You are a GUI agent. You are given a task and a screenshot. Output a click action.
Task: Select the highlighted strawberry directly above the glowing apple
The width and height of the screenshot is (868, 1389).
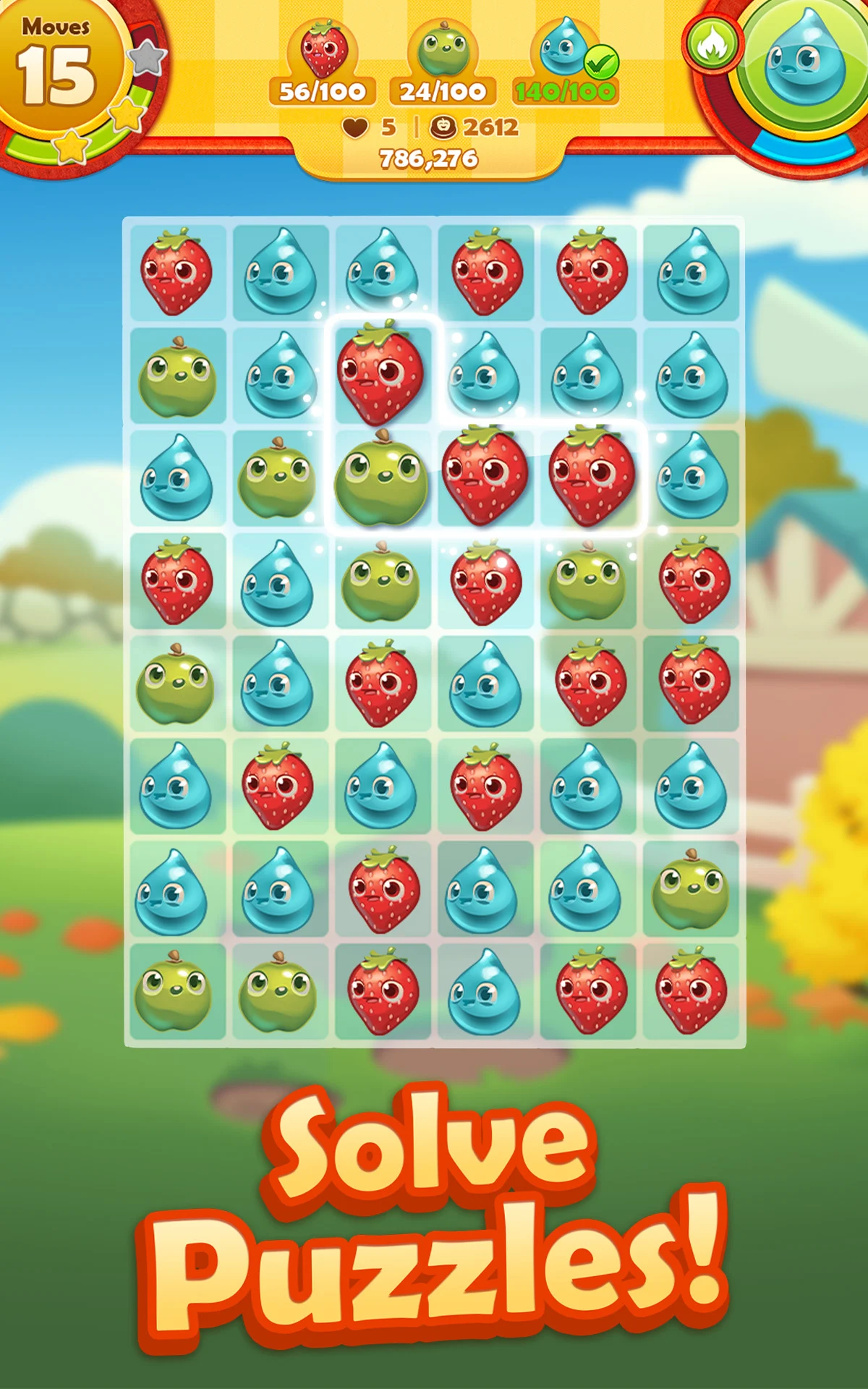(381, 373)
